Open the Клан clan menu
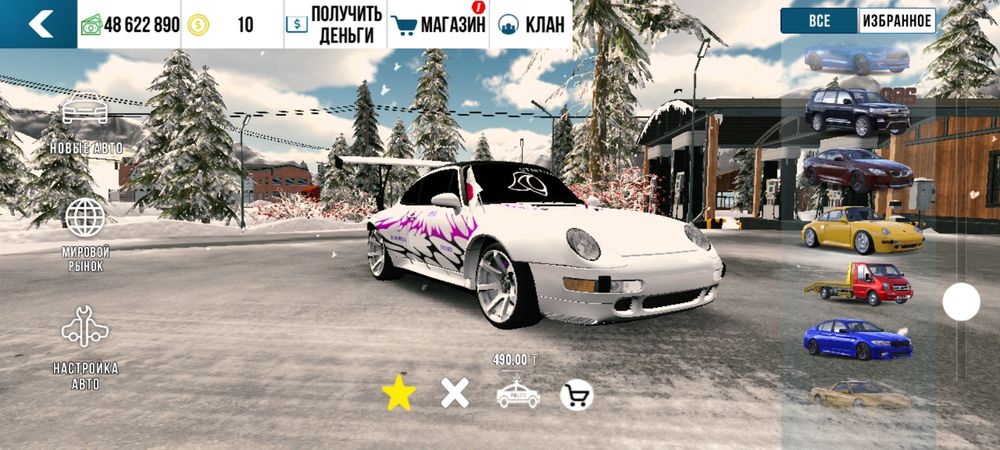The height and width of the screenshot is (450, 1000). click(x=531, y=24)
